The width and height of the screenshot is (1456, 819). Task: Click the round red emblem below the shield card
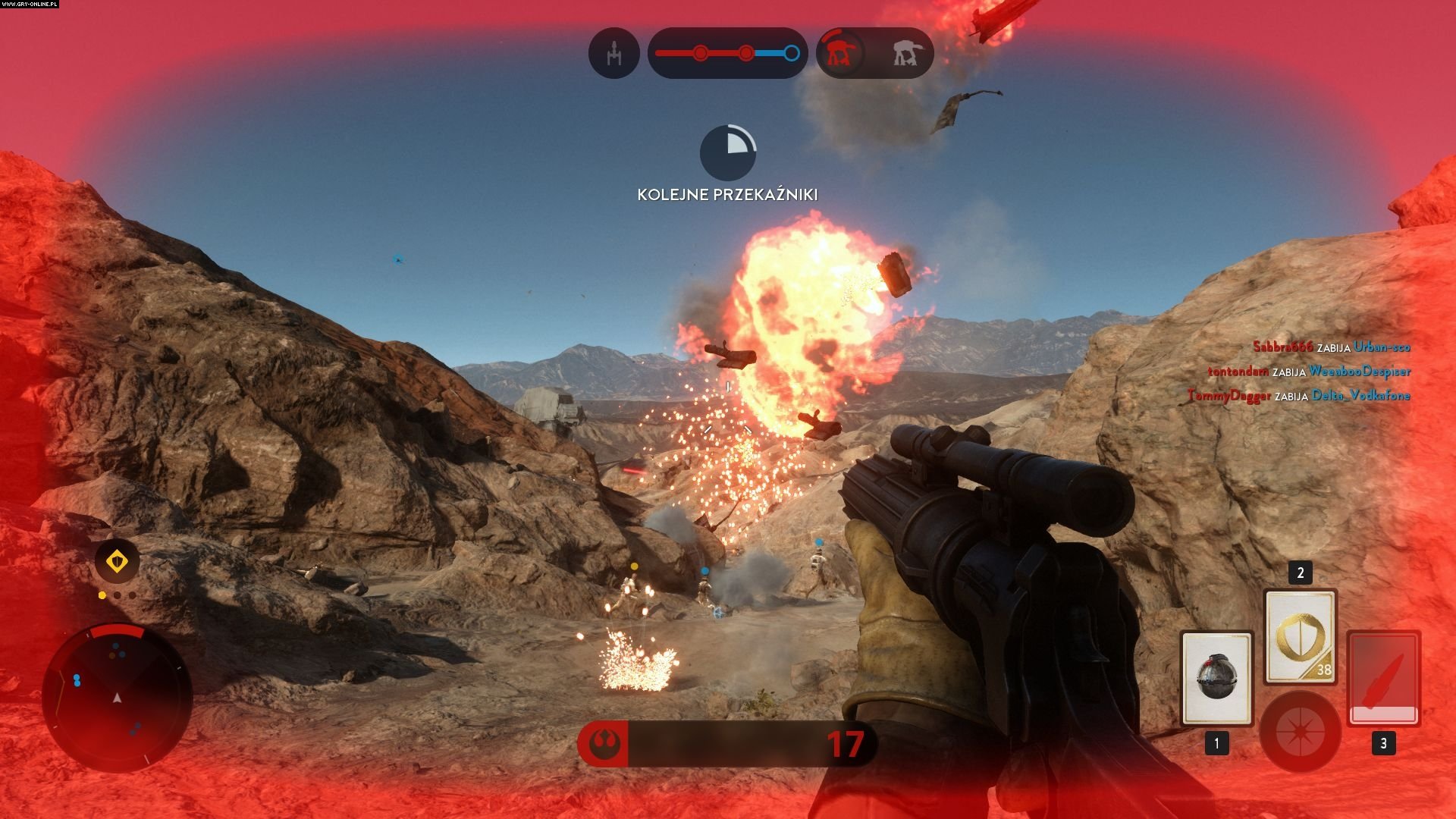pyautogui.click(x=1300, y=732)
